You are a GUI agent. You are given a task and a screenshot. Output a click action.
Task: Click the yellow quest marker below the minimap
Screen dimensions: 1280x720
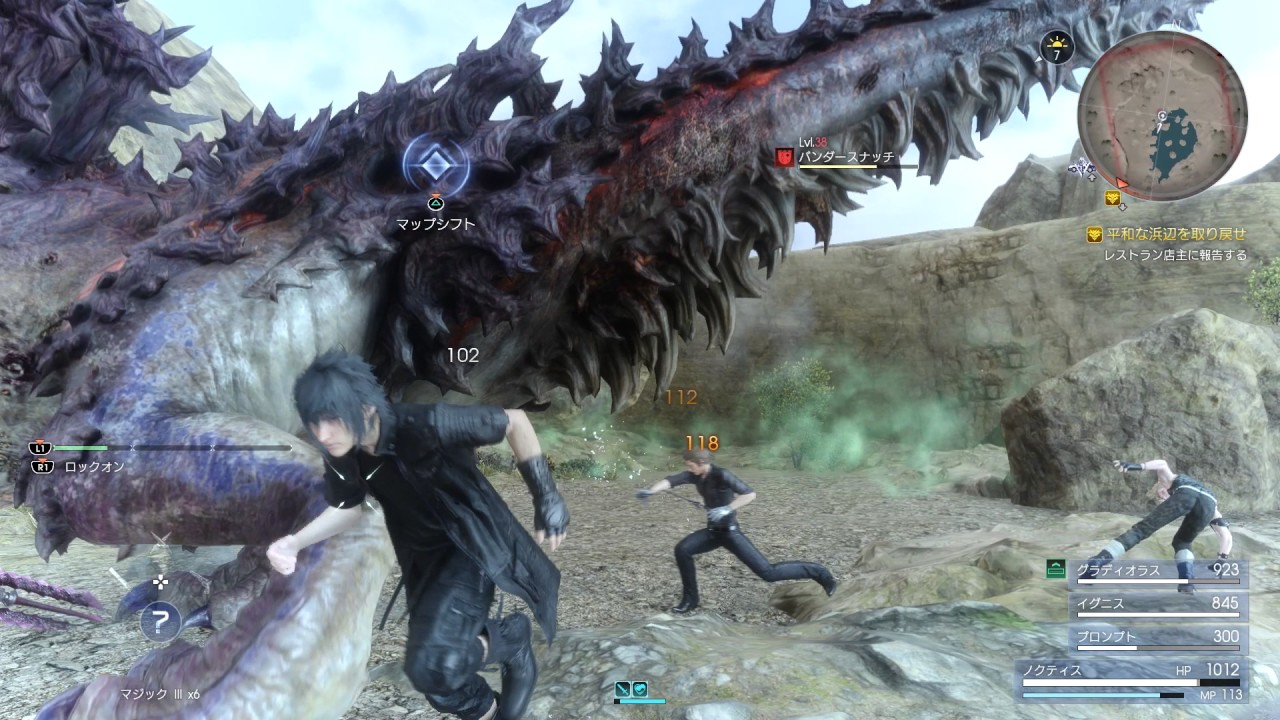(x=1112, y=198)
